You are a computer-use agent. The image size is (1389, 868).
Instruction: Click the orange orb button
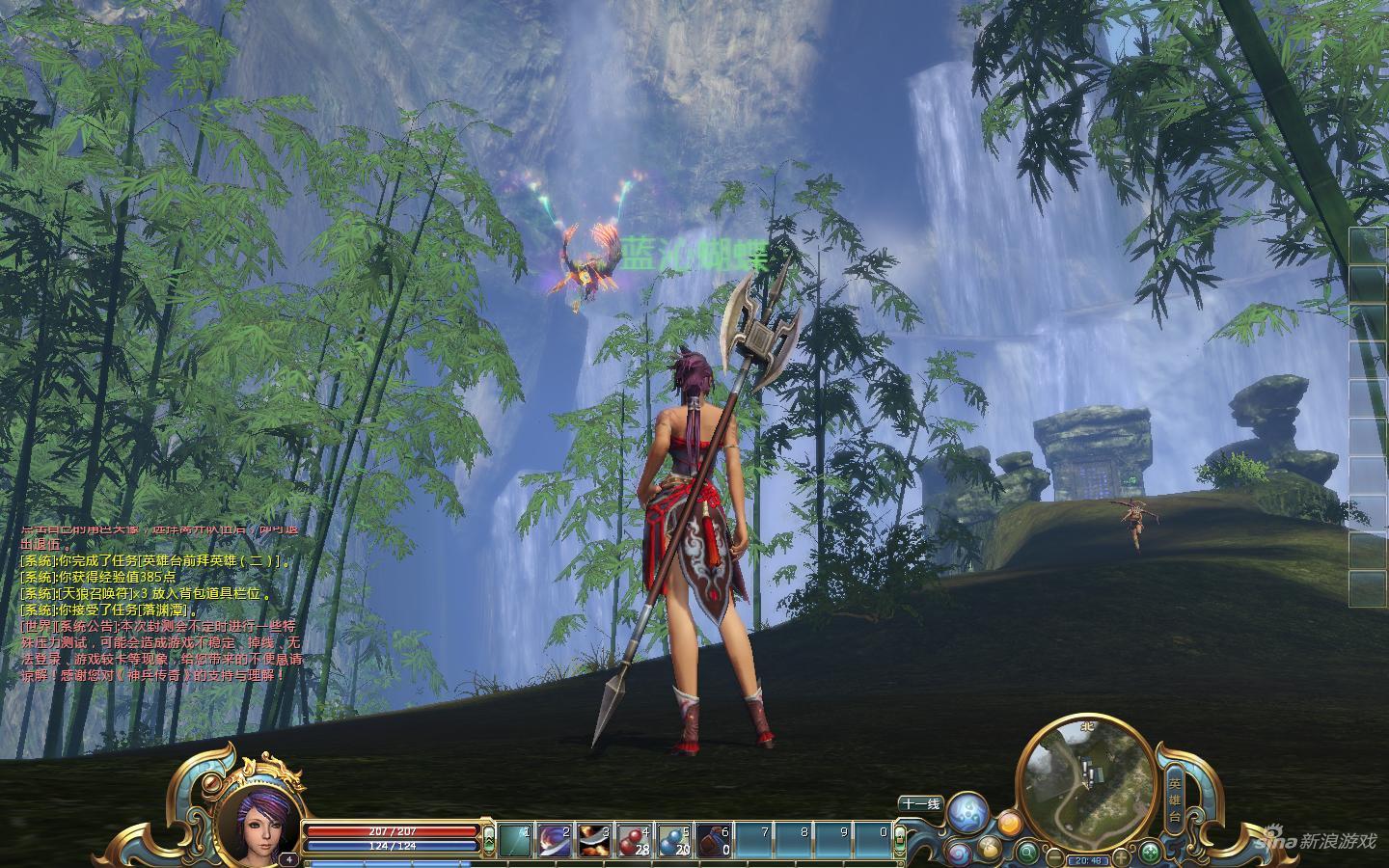tap(1009, 824)
